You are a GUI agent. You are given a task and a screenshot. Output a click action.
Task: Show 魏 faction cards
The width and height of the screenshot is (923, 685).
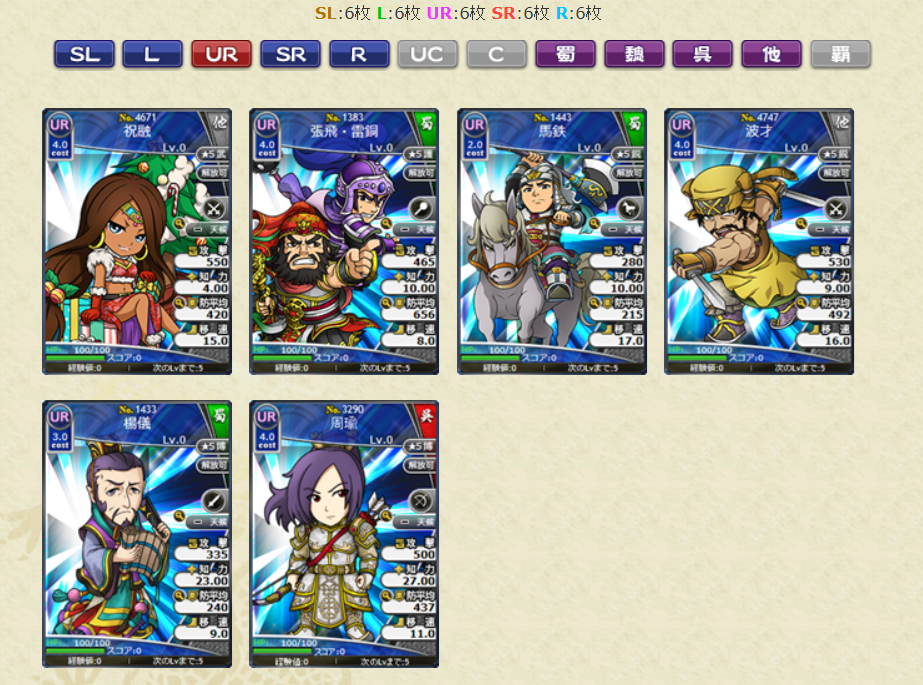click(x=634, y=54)
